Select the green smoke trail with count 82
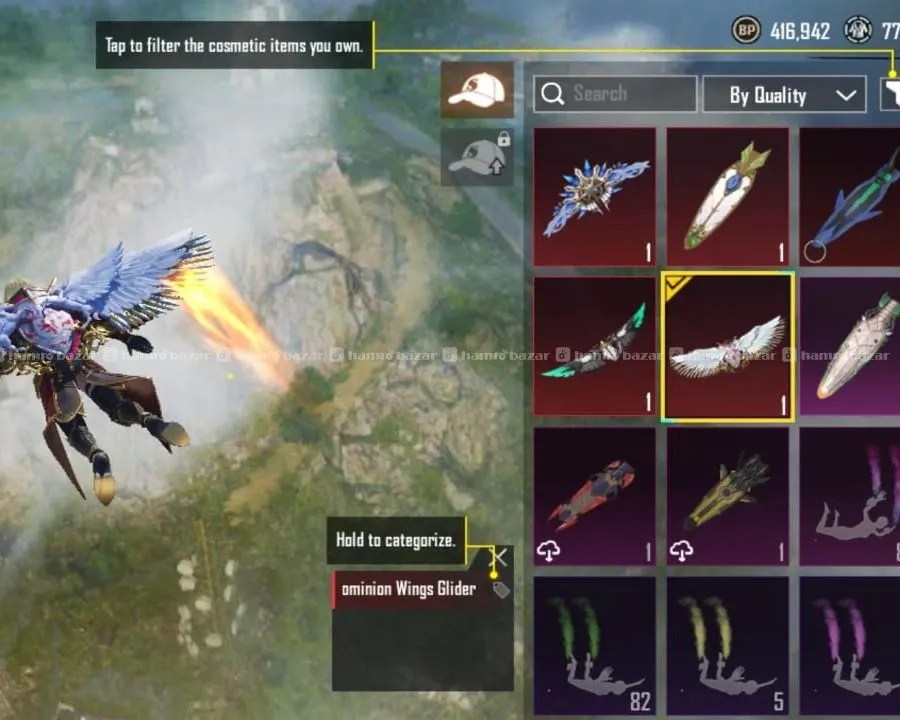900x720 pixels. (x=595, y=646)
